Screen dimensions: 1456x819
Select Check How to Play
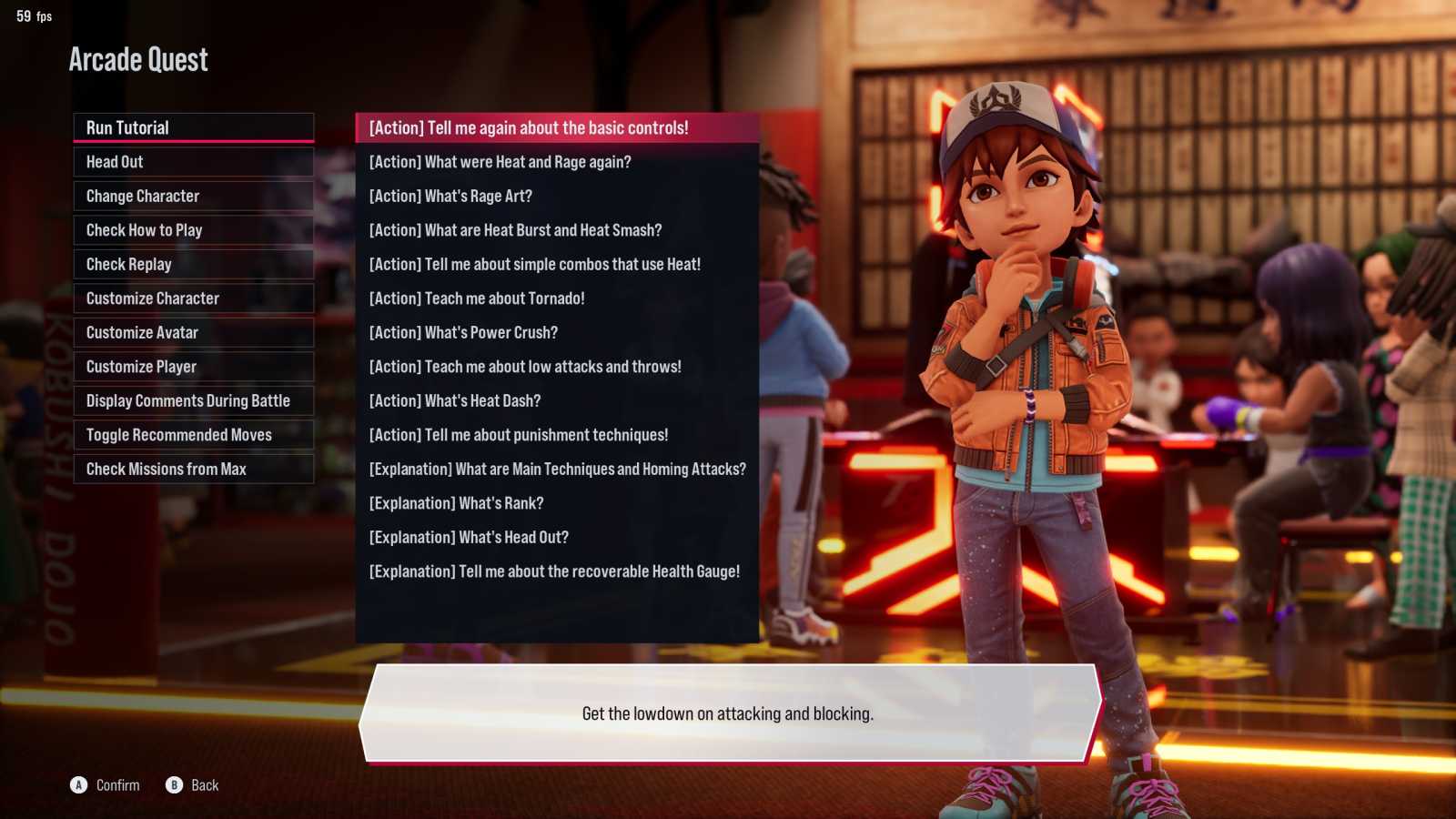[193, 230]
